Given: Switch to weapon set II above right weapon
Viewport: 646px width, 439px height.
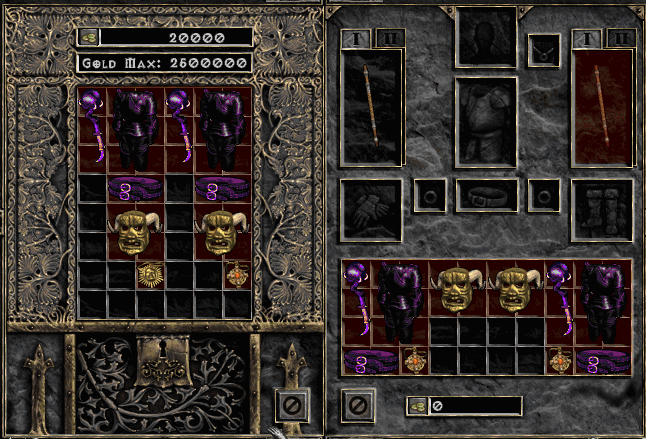Looking at the screenshot, I should (620, 39).
